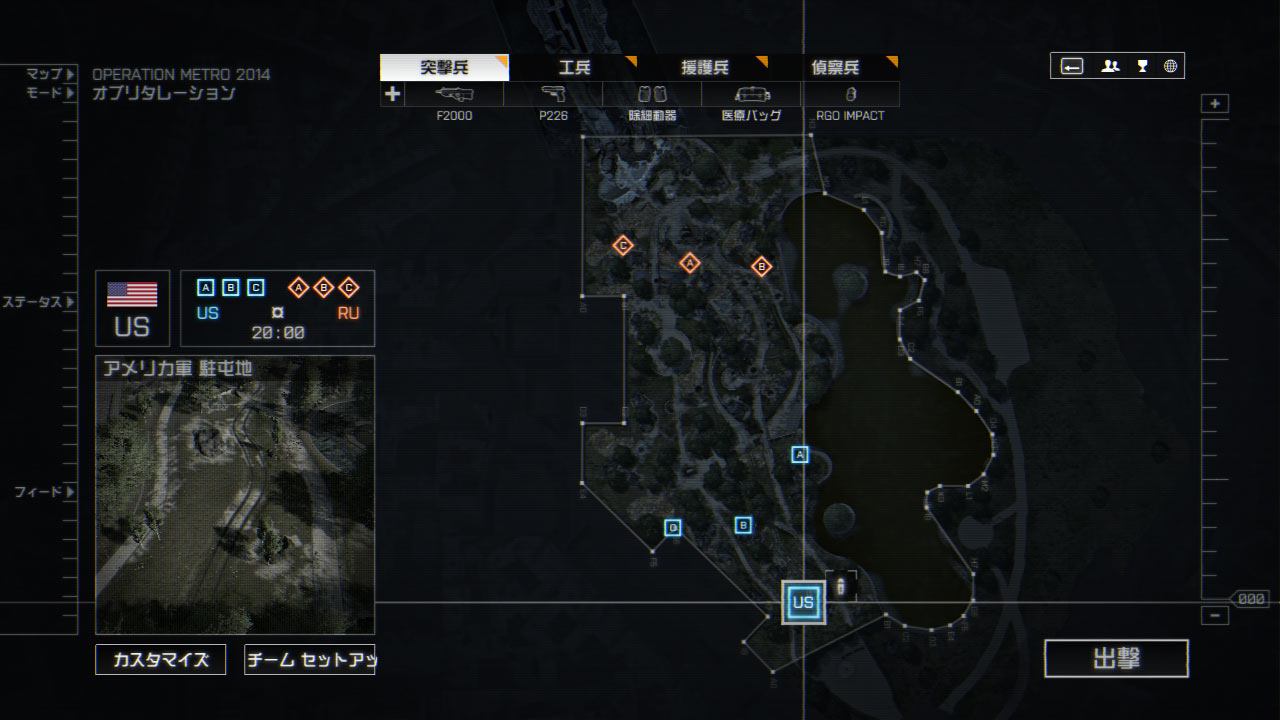Switch to the 突撃兵 class tab
Viewport: 1280px width, 720px height.
point(445,68)
